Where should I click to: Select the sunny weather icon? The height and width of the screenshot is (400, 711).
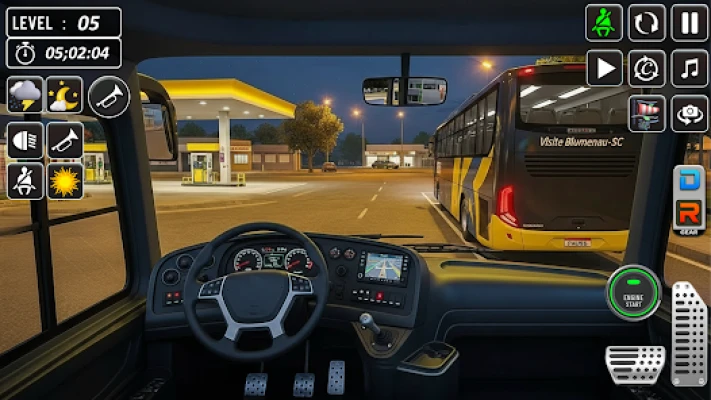[x=65, y=182]
